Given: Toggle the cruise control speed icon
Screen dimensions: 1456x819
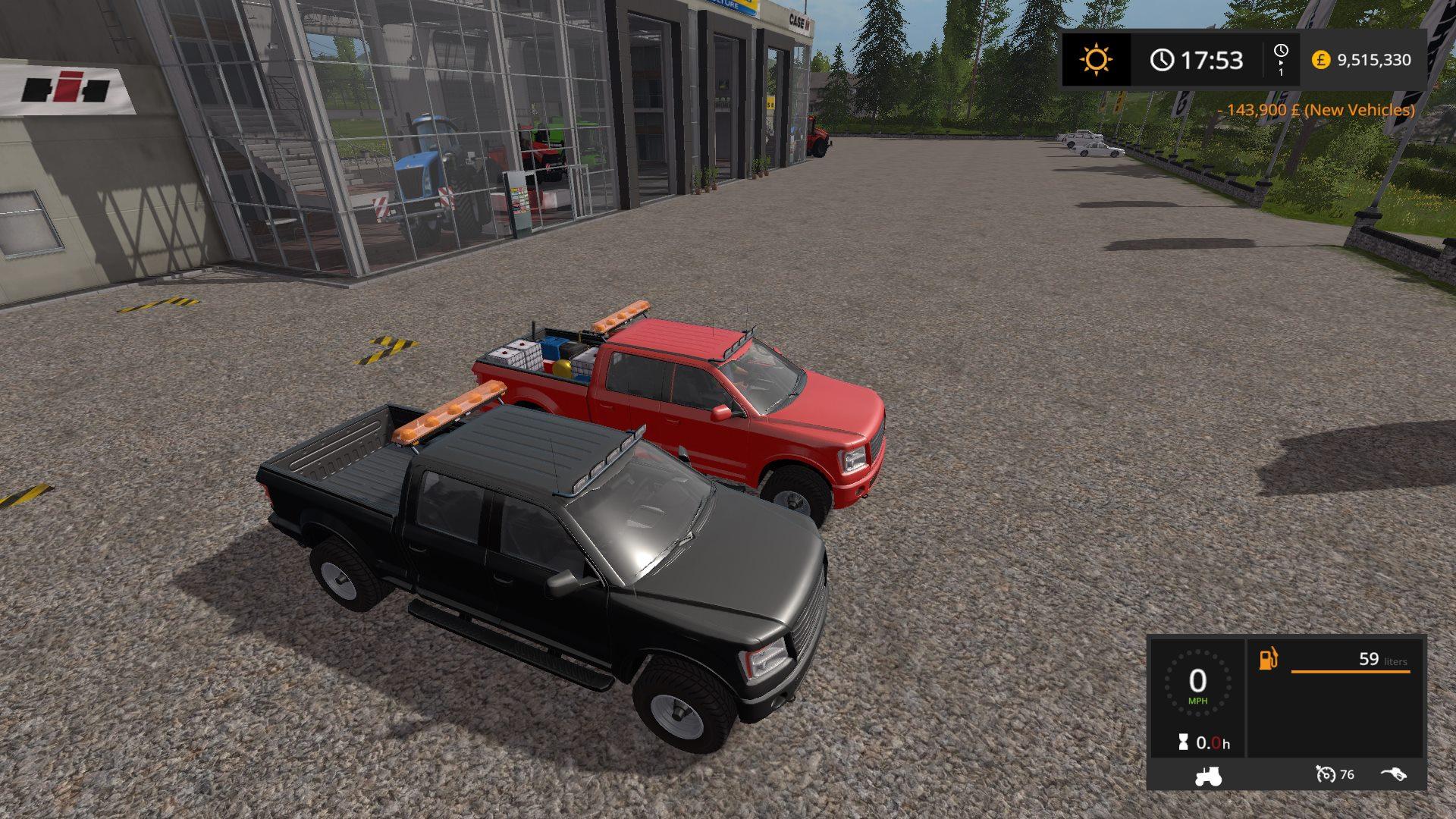Looking at the screenshot, I should click(1326, 774).
